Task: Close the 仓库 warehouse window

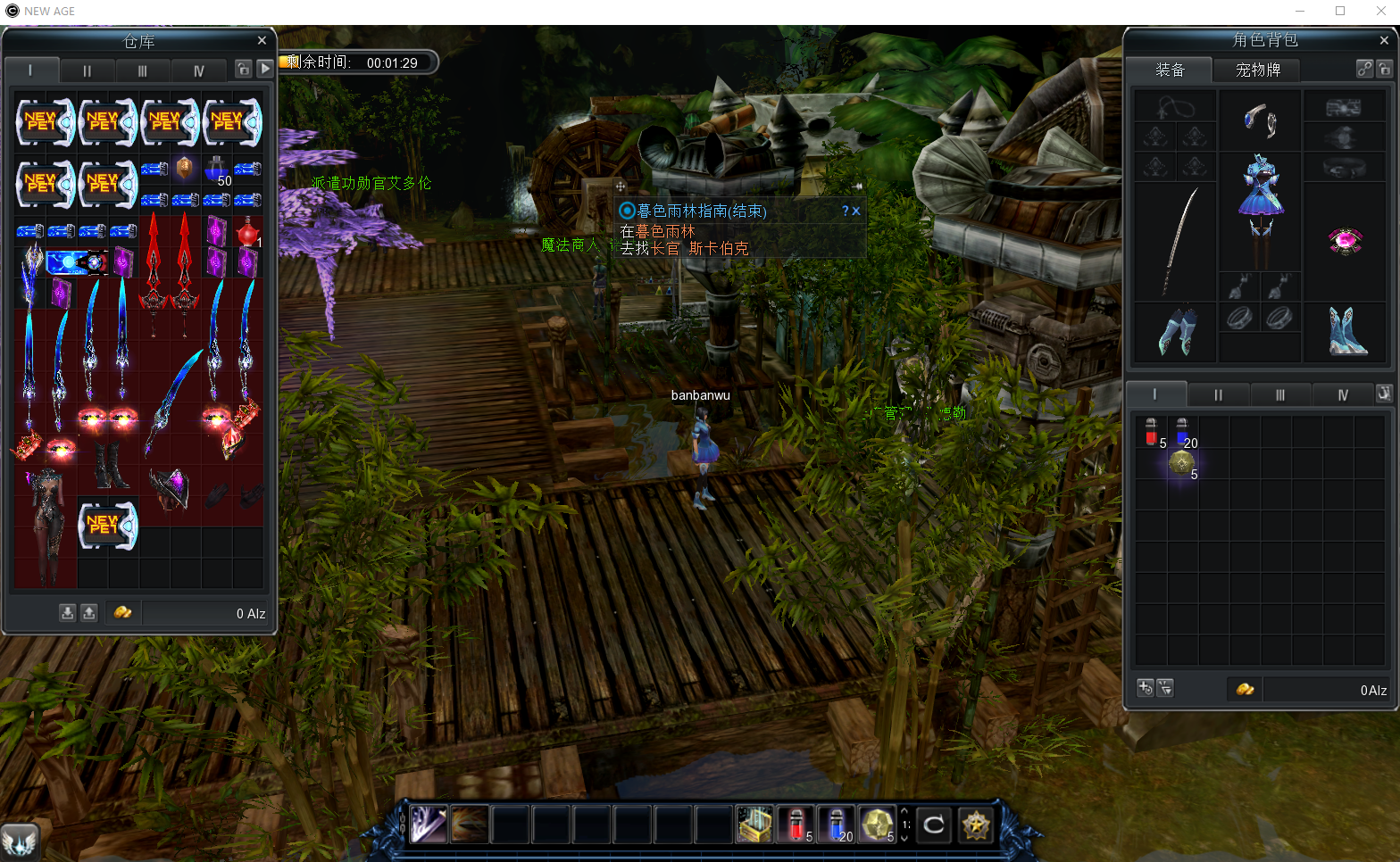Action: tap(262, 41)
